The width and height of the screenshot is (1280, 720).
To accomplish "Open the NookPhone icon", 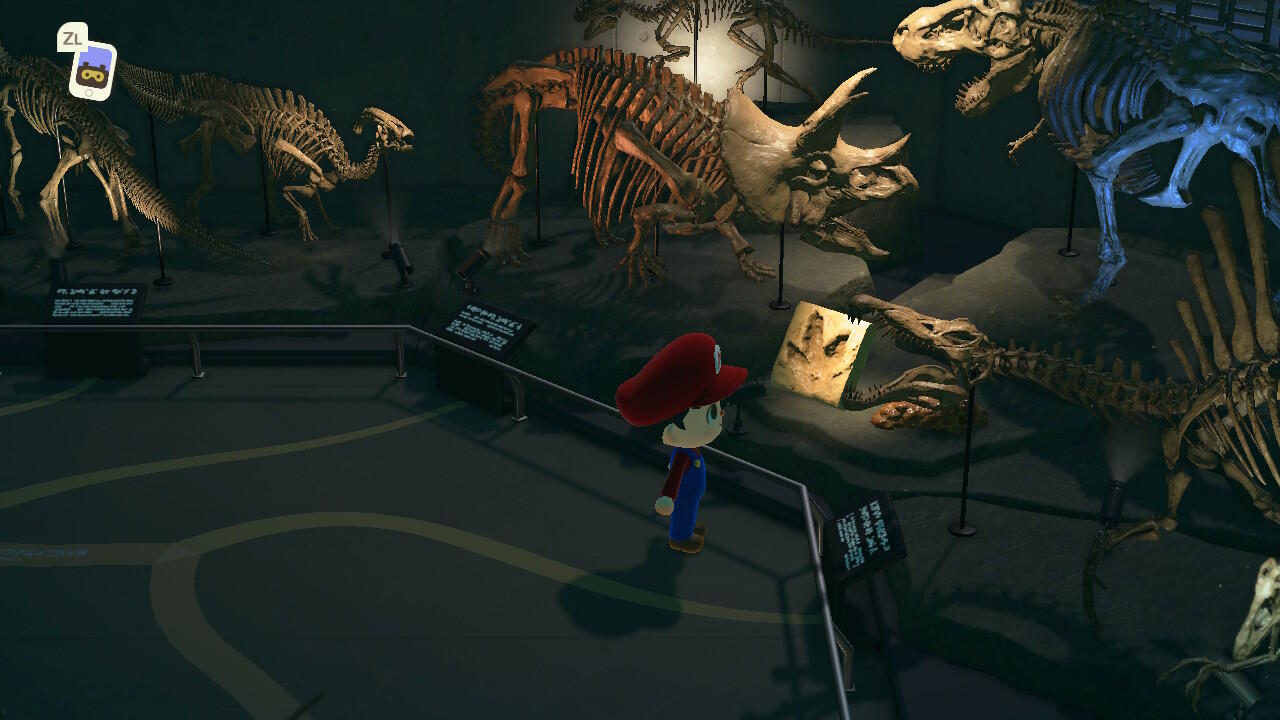I will 92,71.
